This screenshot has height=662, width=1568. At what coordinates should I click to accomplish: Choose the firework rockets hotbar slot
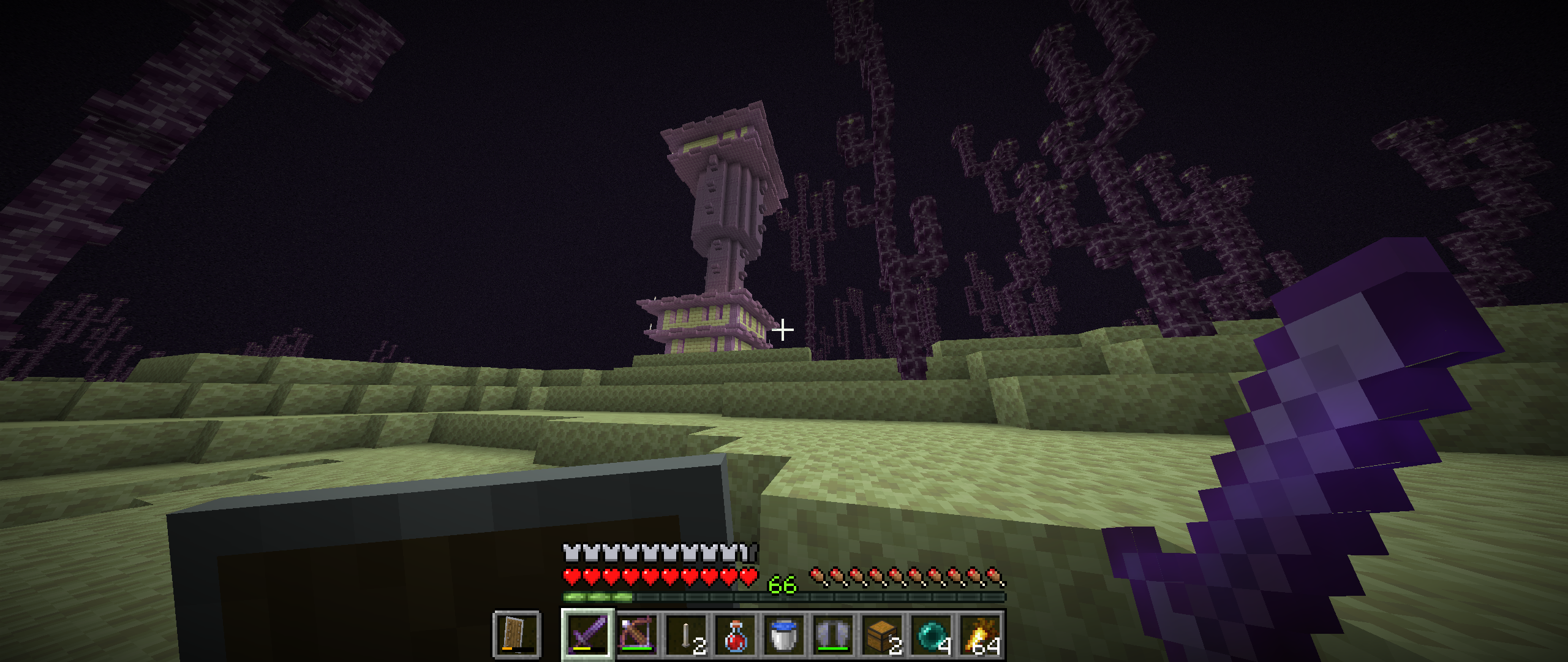pos(980,634)
